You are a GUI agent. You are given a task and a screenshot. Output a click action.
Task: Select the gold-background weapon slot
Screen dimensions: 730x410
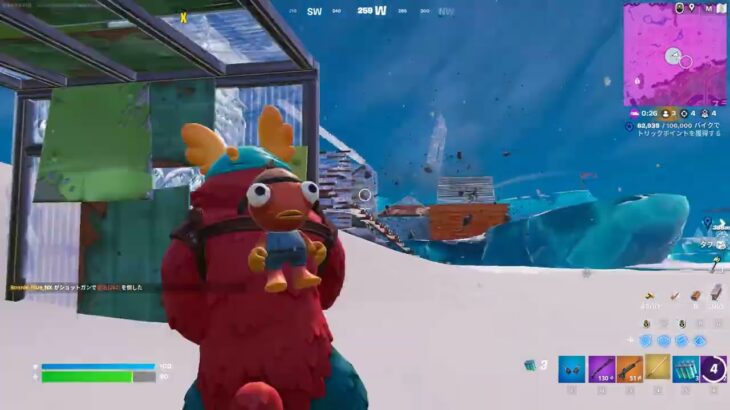click(x=657, y=369)
